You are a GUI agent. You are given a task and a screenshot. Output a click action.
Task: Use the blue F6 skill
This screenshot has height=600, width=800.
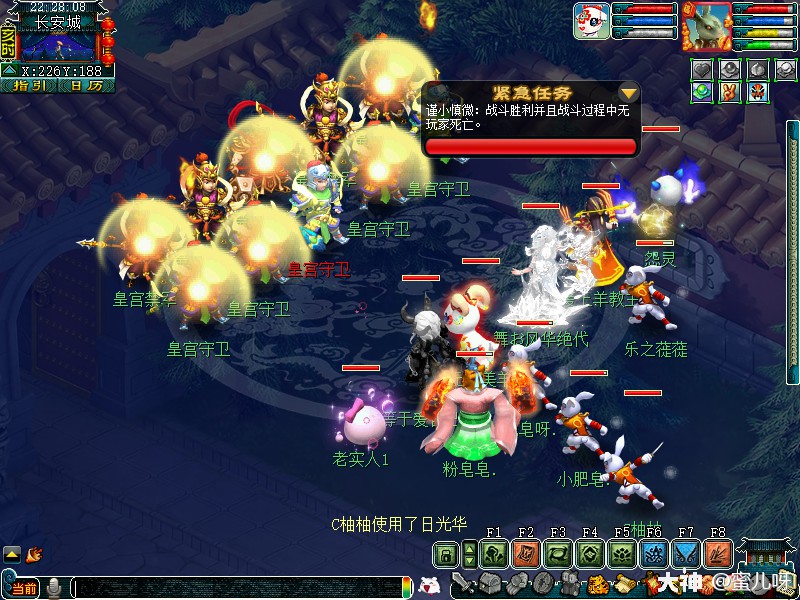[x=653, y=553]
